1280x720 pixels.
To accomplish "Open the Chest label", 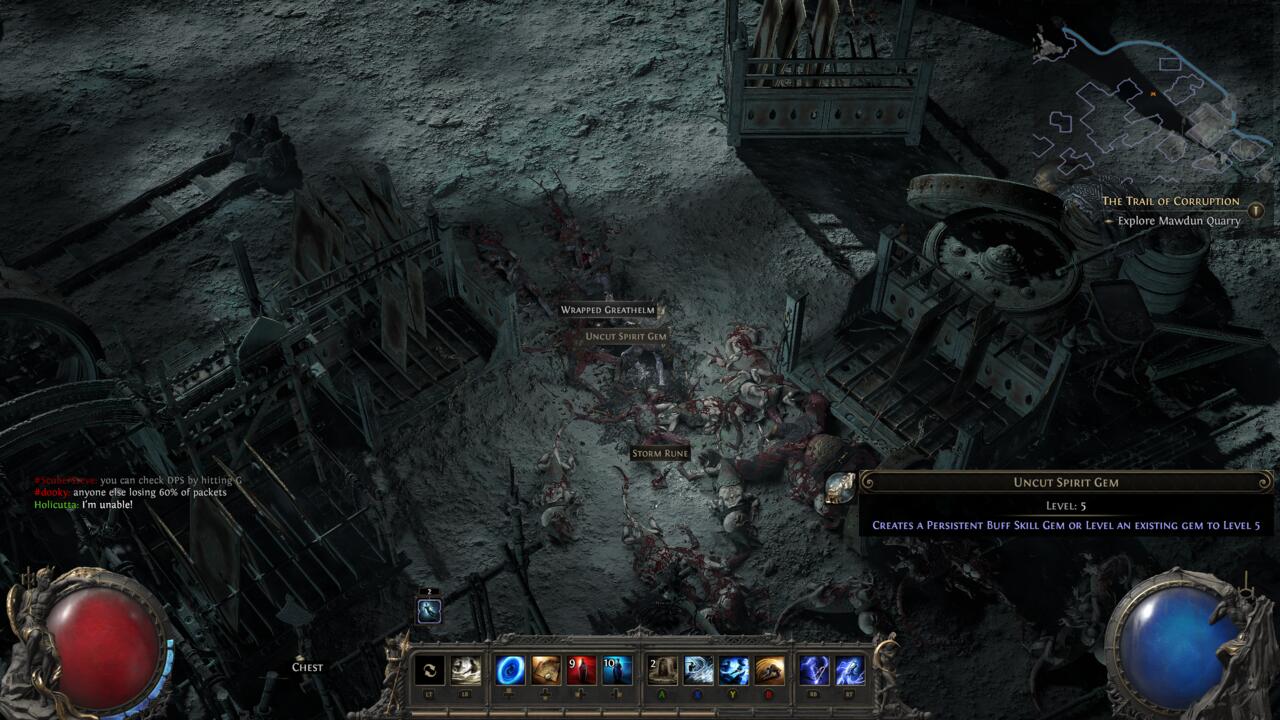I will click(307, 667).
